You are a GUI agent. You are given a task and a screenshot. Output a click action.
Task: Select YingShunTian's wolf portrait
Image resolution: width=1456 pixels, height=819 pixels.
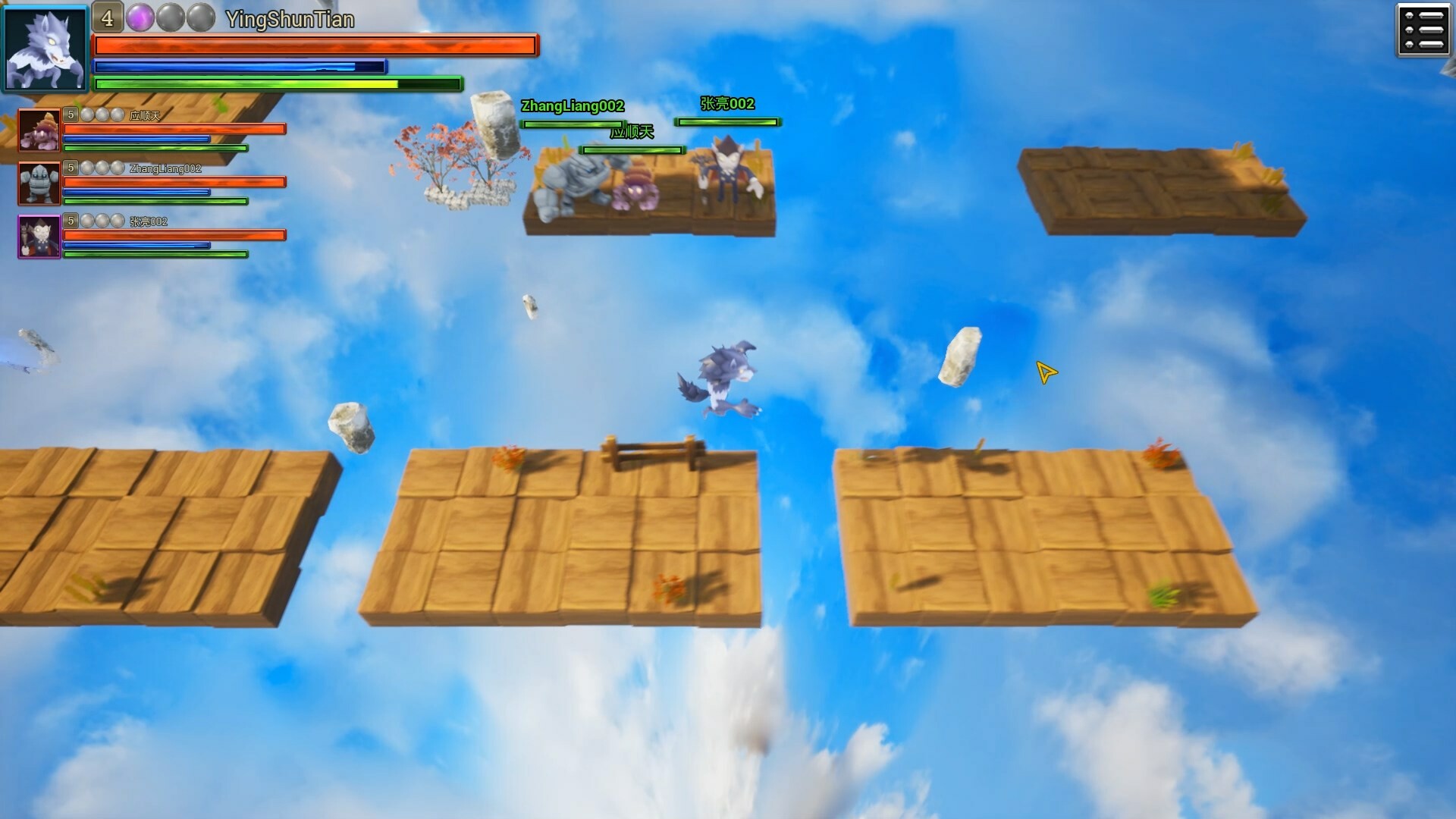click(45, 47)
